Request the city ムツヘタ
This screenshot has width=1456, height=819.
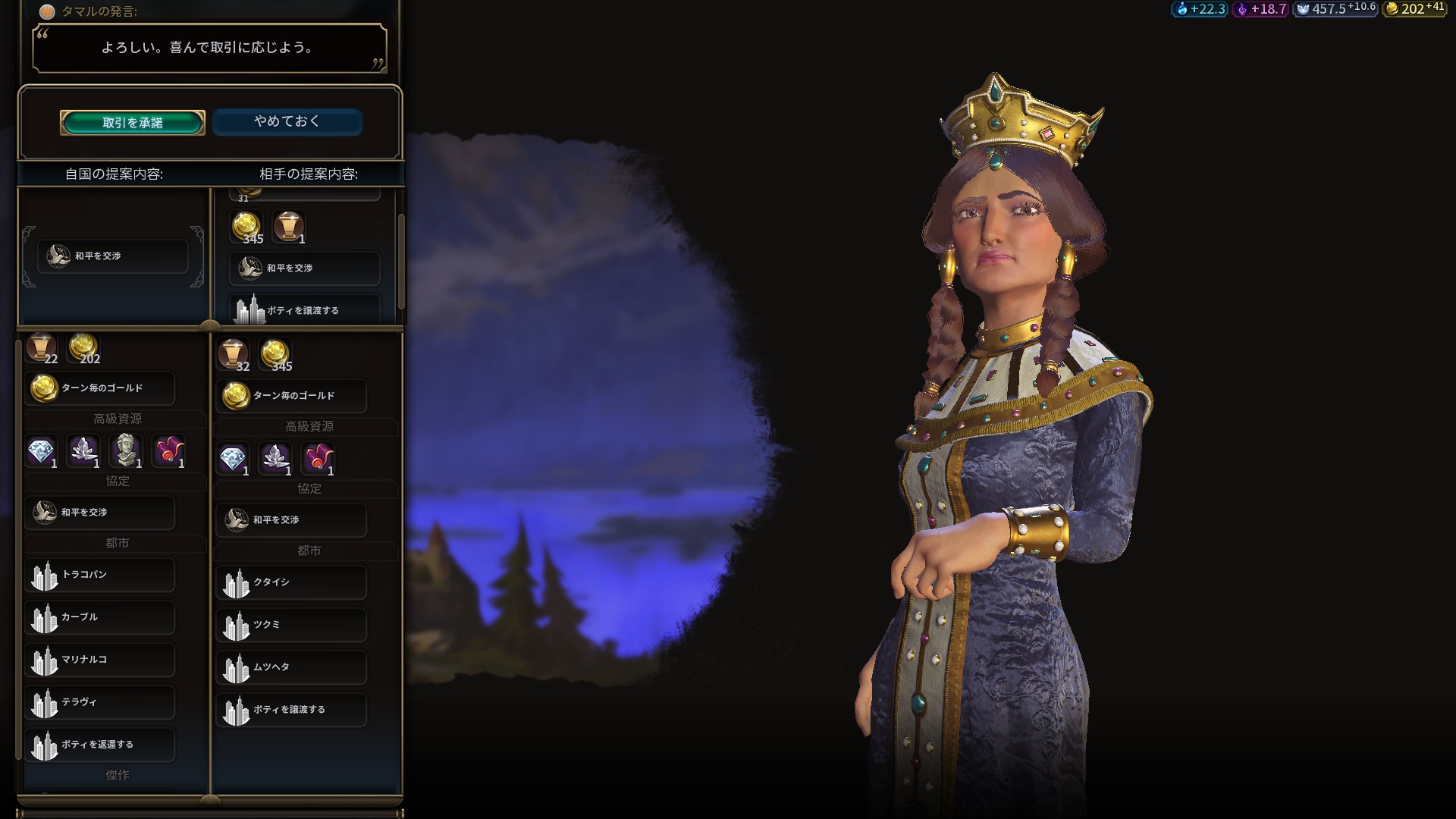(x=291, y=667)
